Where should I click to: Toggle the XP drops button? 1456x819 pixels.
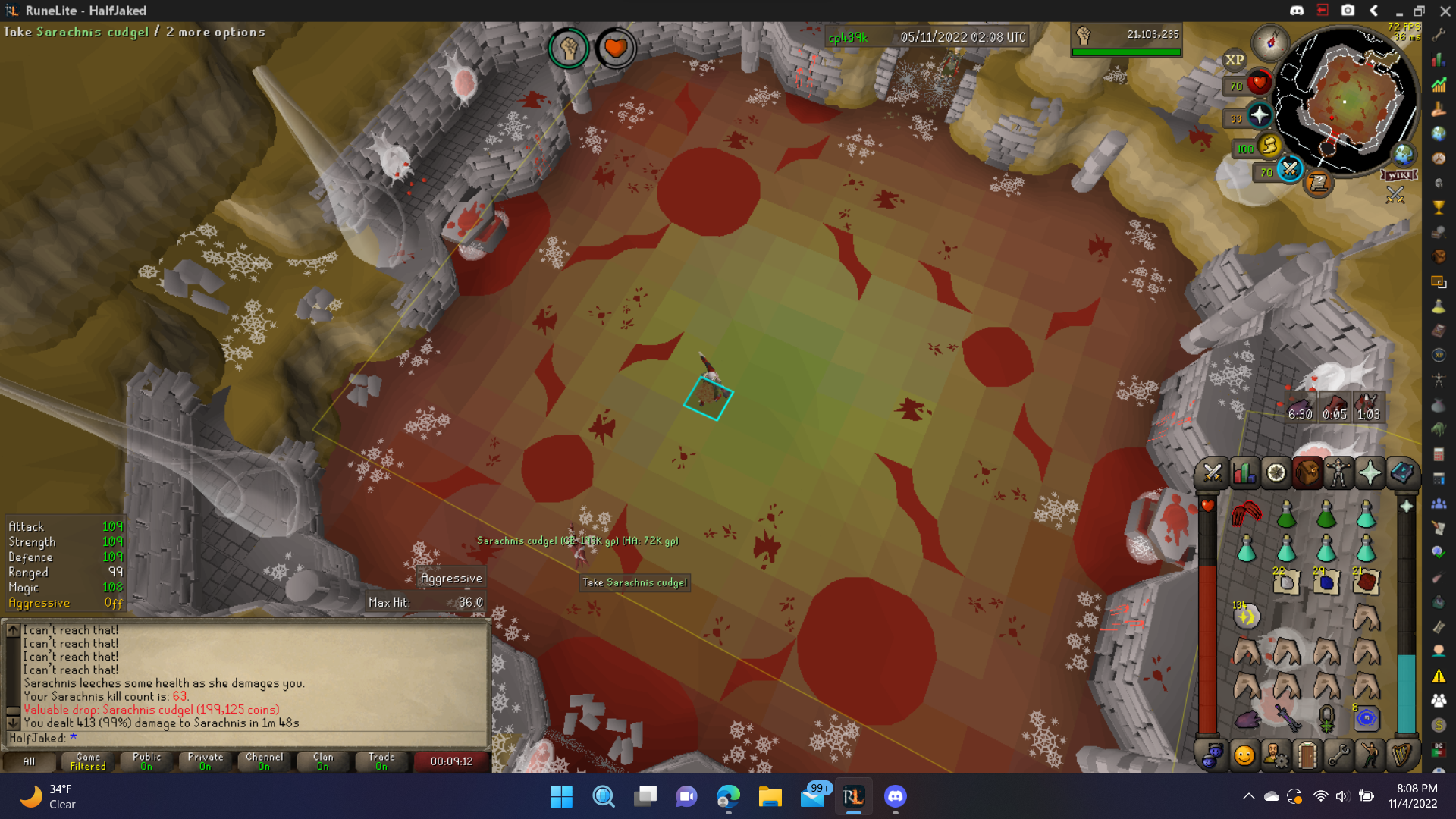click(x=1235, y=60)
